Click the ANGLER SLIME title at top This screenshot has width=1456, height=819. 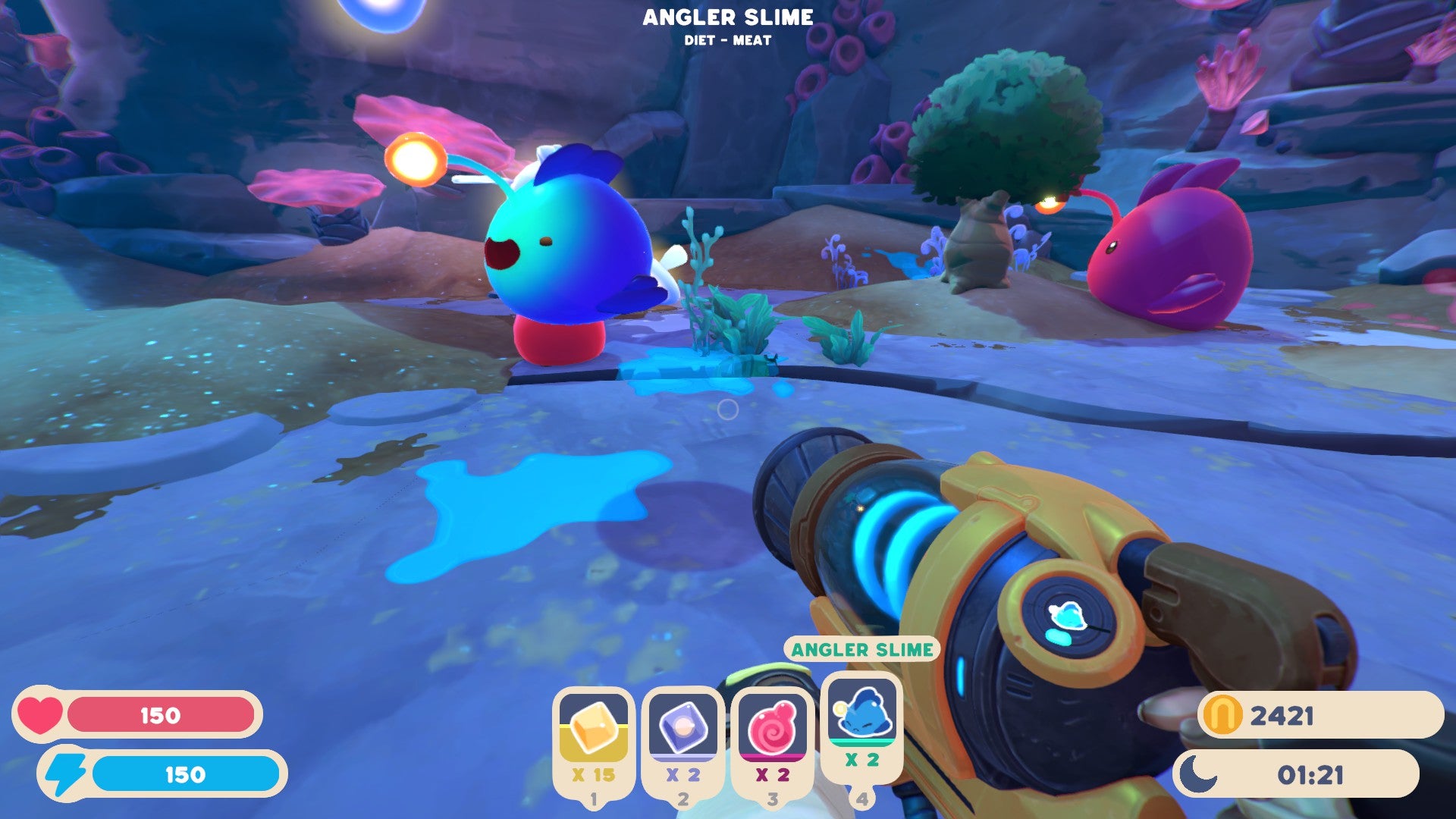pyautogui.click(x=730, y=17)
